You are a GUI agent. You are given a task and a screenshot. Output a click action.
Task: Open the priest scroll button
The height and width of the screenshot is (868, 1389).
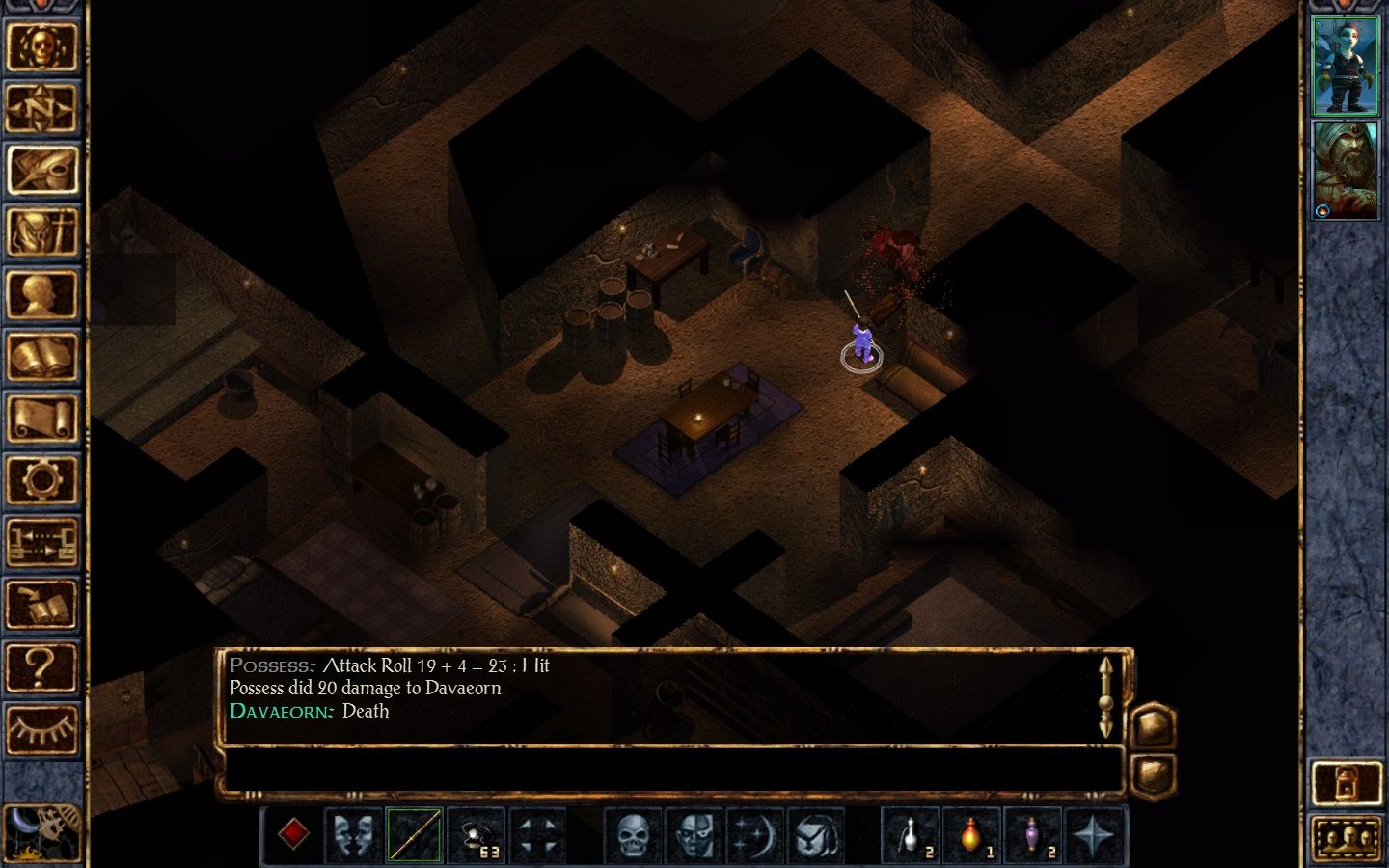click(41, 419)
